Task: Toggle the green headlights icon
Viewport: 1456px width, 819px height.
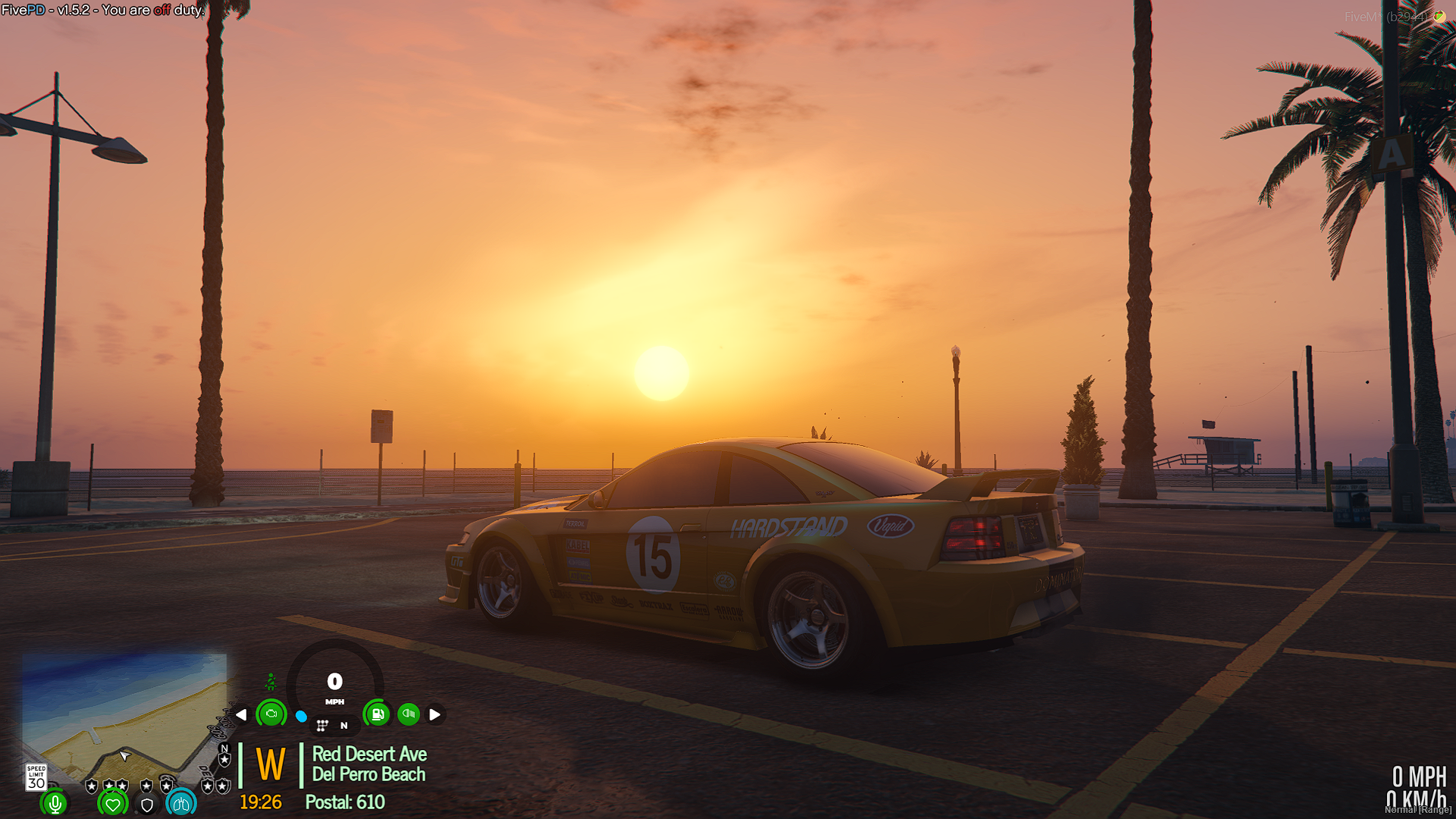Action: pyautogui.click(x=409, y=714)
